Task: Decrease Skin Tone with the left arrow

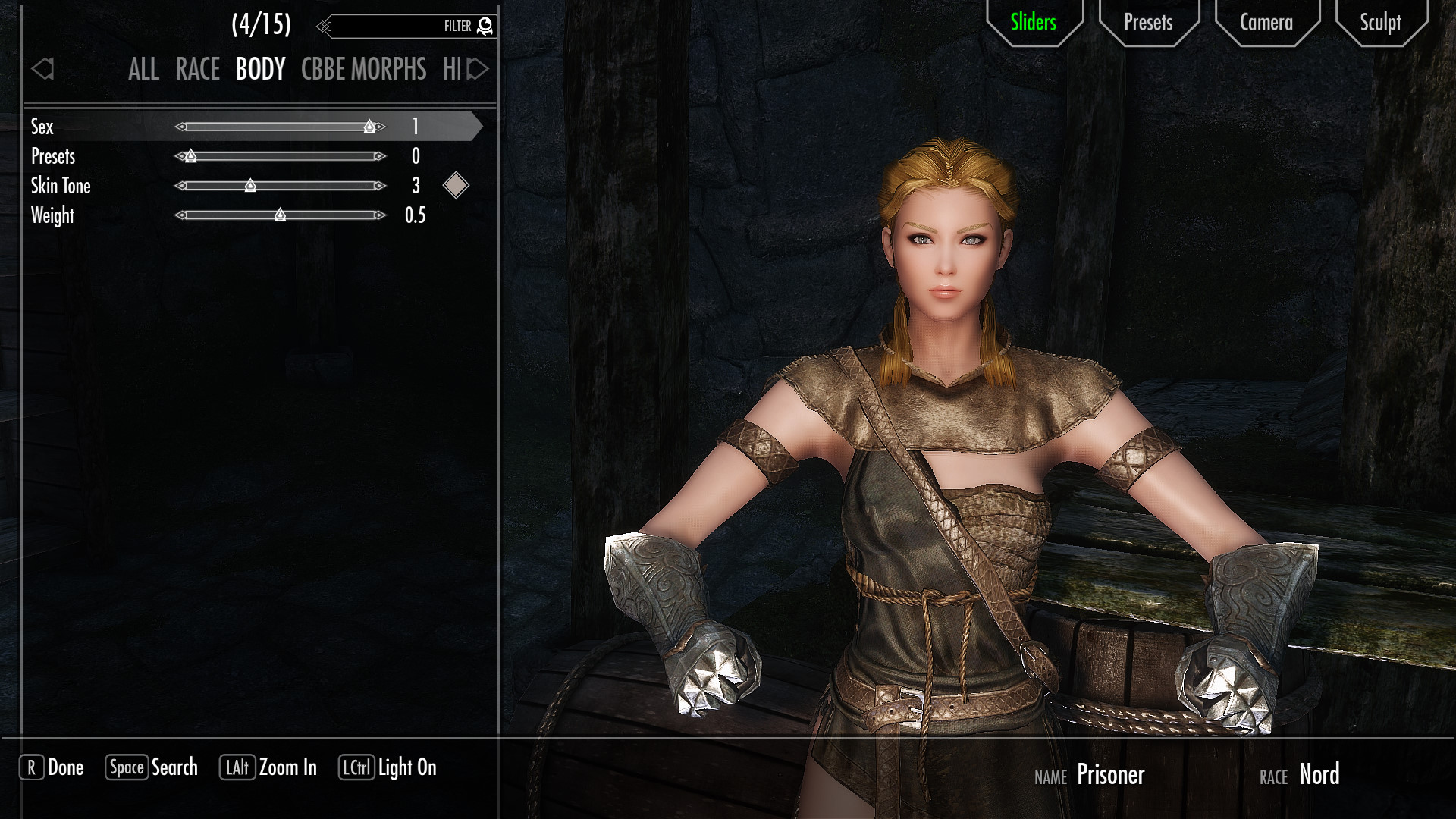Action: click(x=180, y=186)
